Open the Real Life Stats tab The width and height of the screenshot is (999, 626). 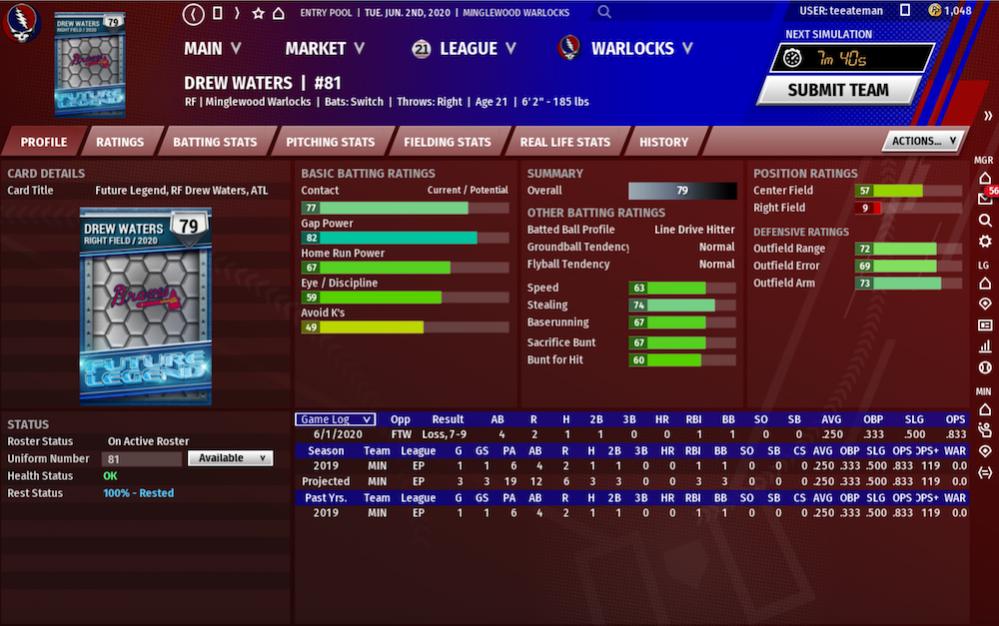pos(565,142)
